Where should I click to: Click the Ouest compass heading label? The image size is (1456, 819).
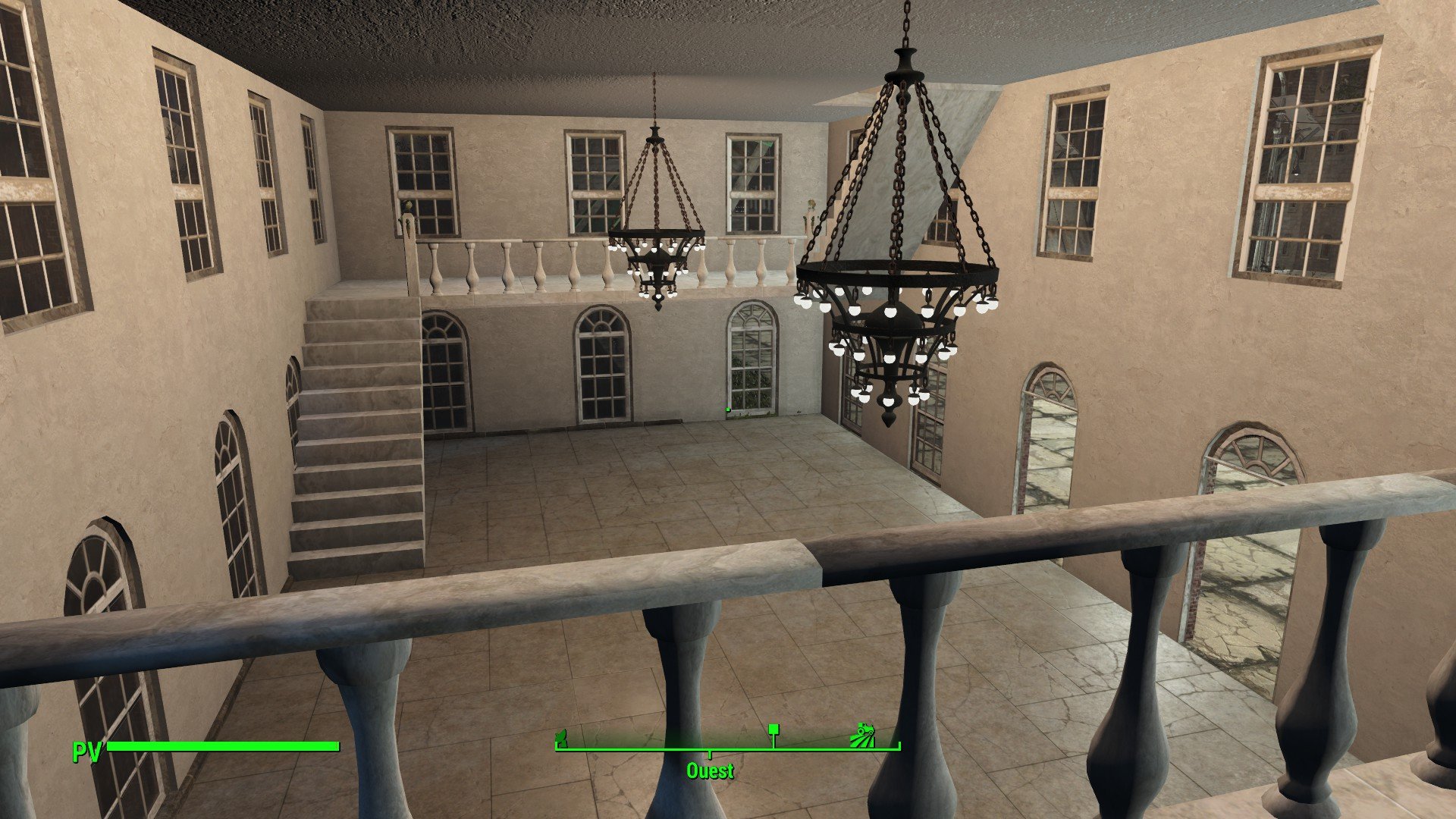(710, 771)
